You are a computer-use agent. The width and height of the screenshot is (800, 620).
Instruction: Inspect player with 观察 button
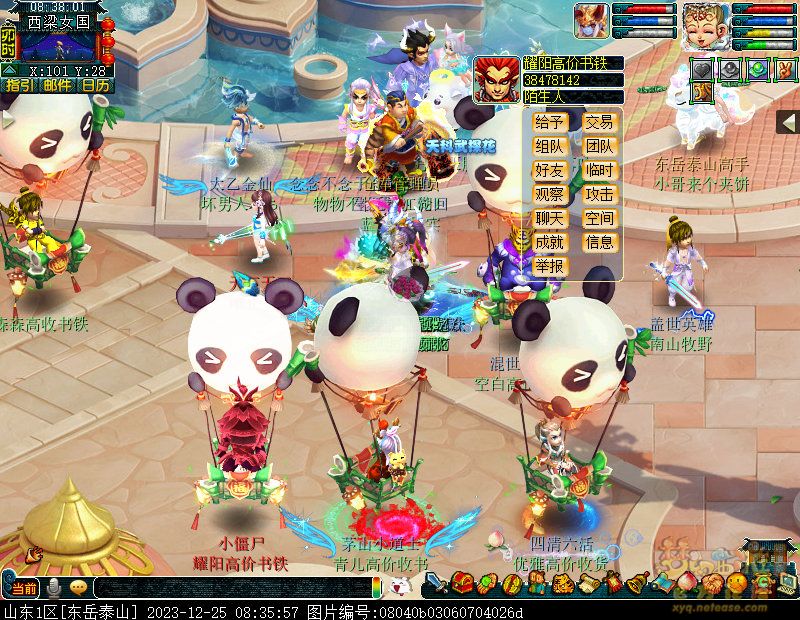pos(550,194)
